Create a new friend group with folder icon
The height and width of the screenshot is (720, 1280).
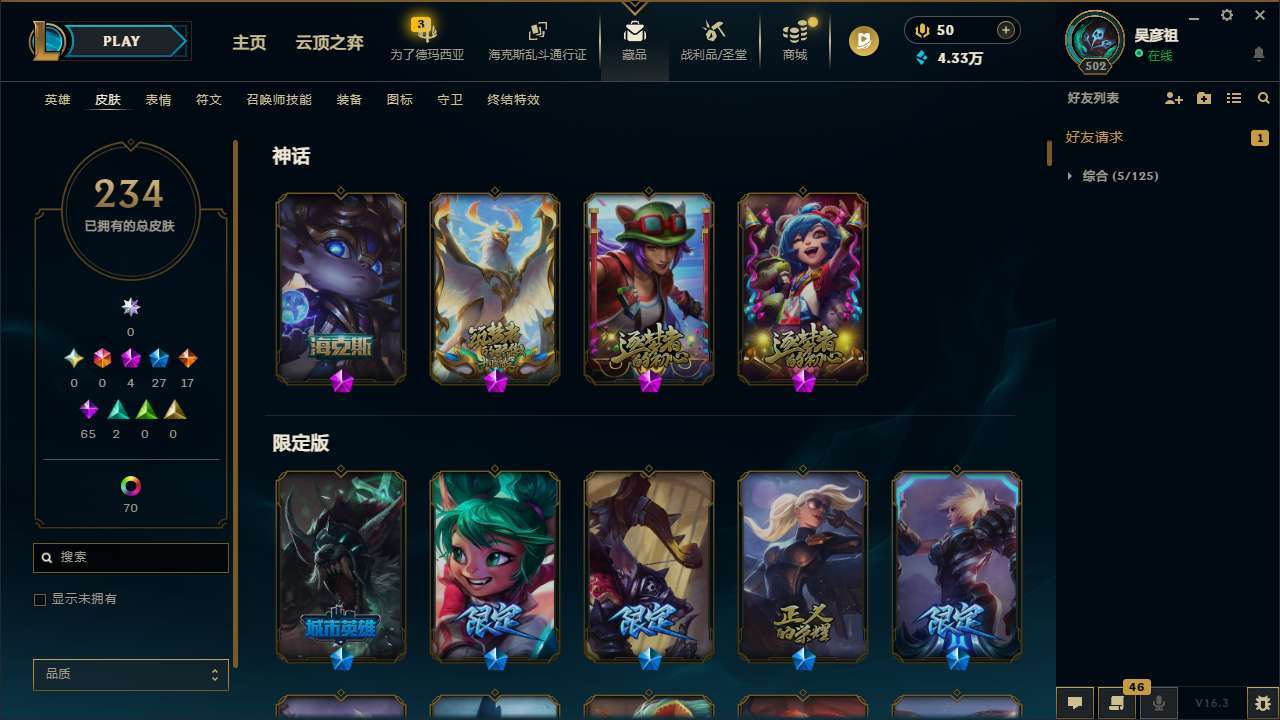1203,98
